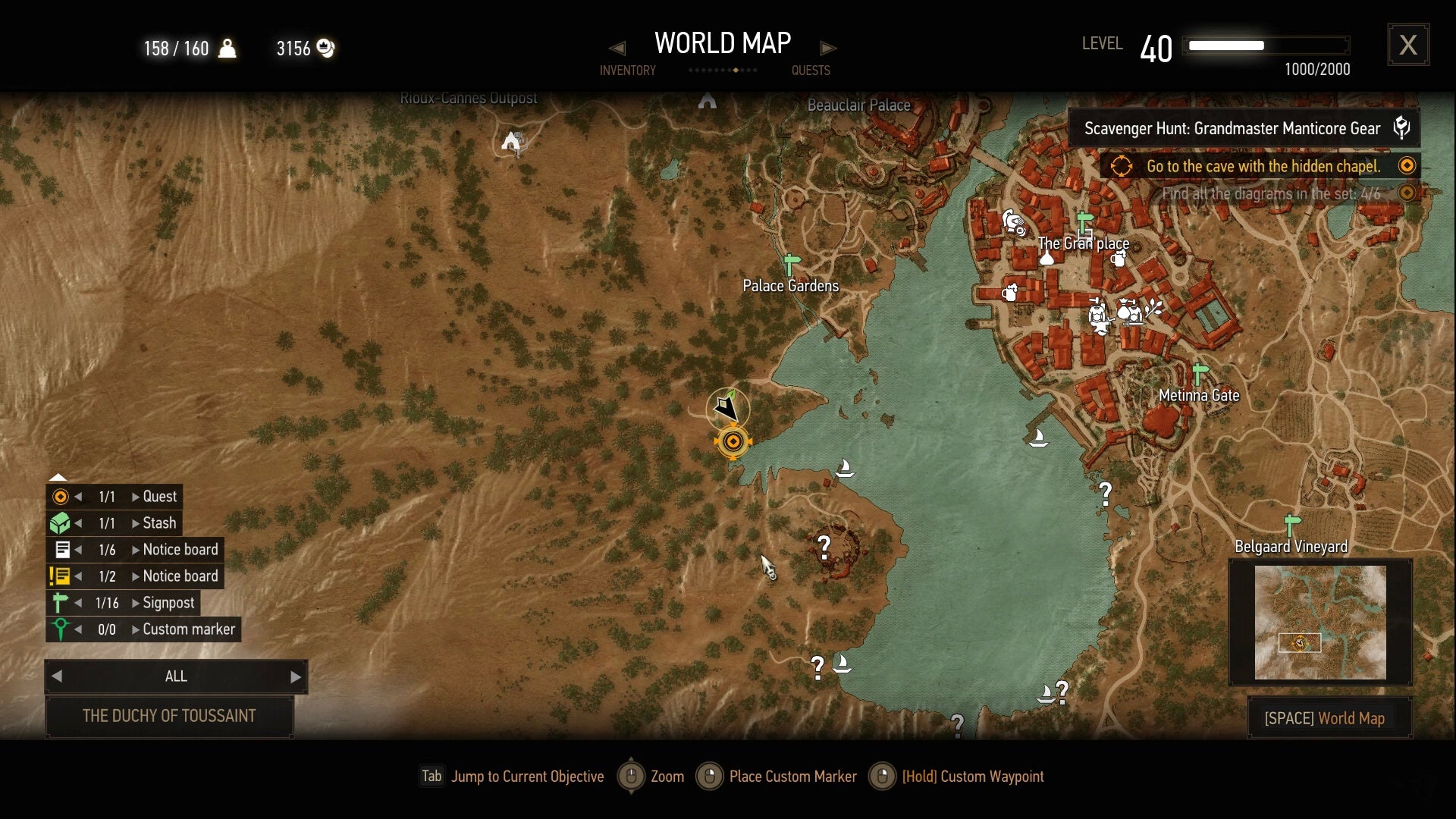Click a tavern mug icon in the city

pos(1118,259)
